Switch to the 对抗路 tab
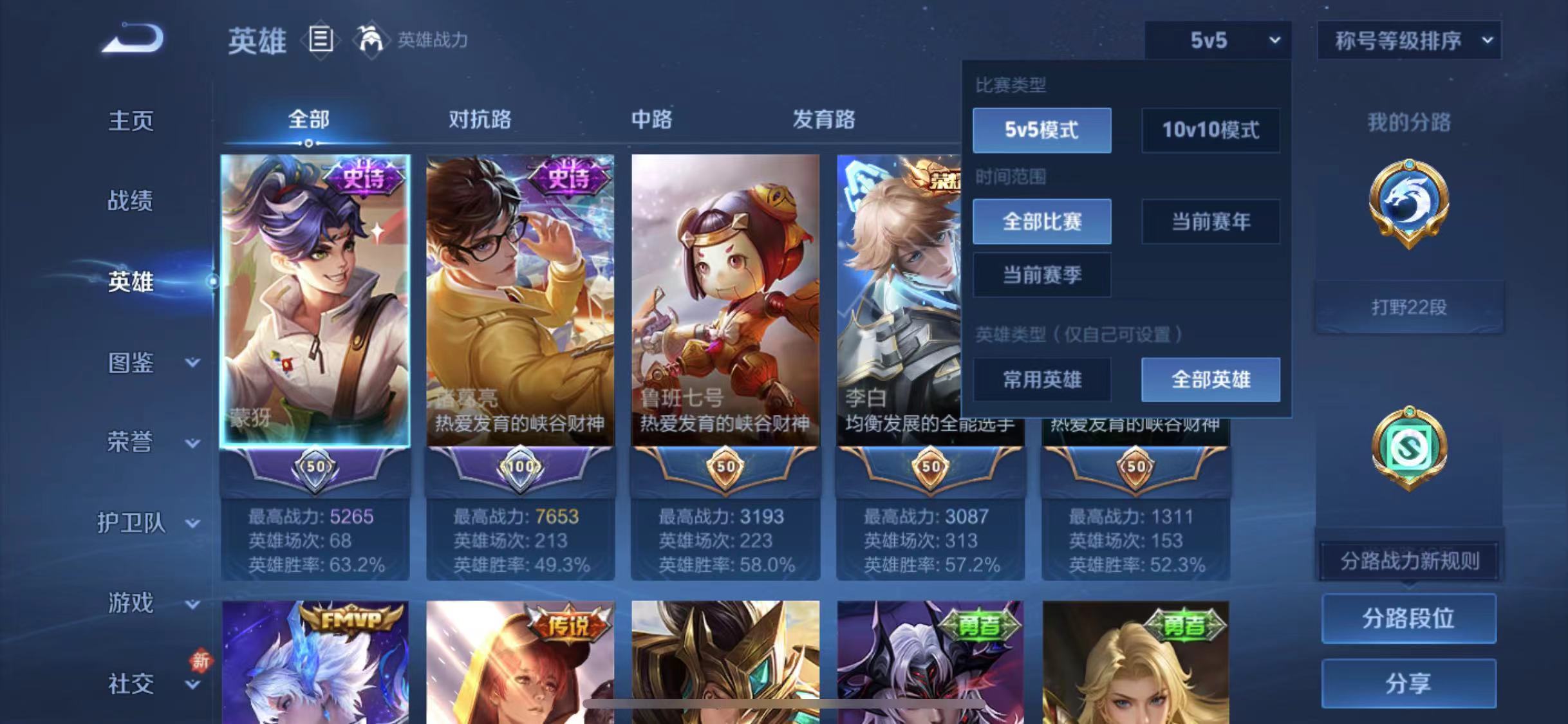 (481, 120)
